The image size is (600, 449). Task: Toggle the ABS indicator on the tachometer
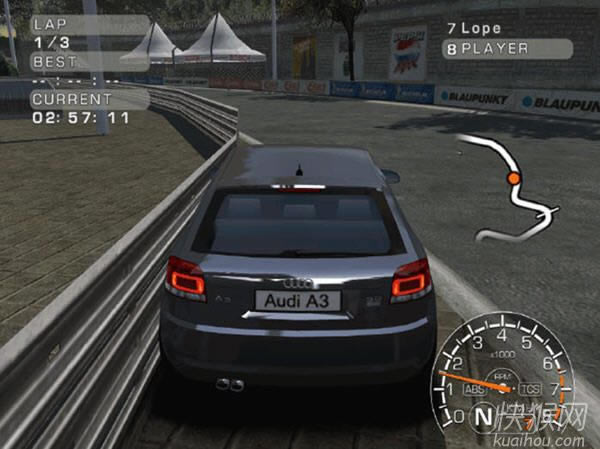[x=475, y=388]
